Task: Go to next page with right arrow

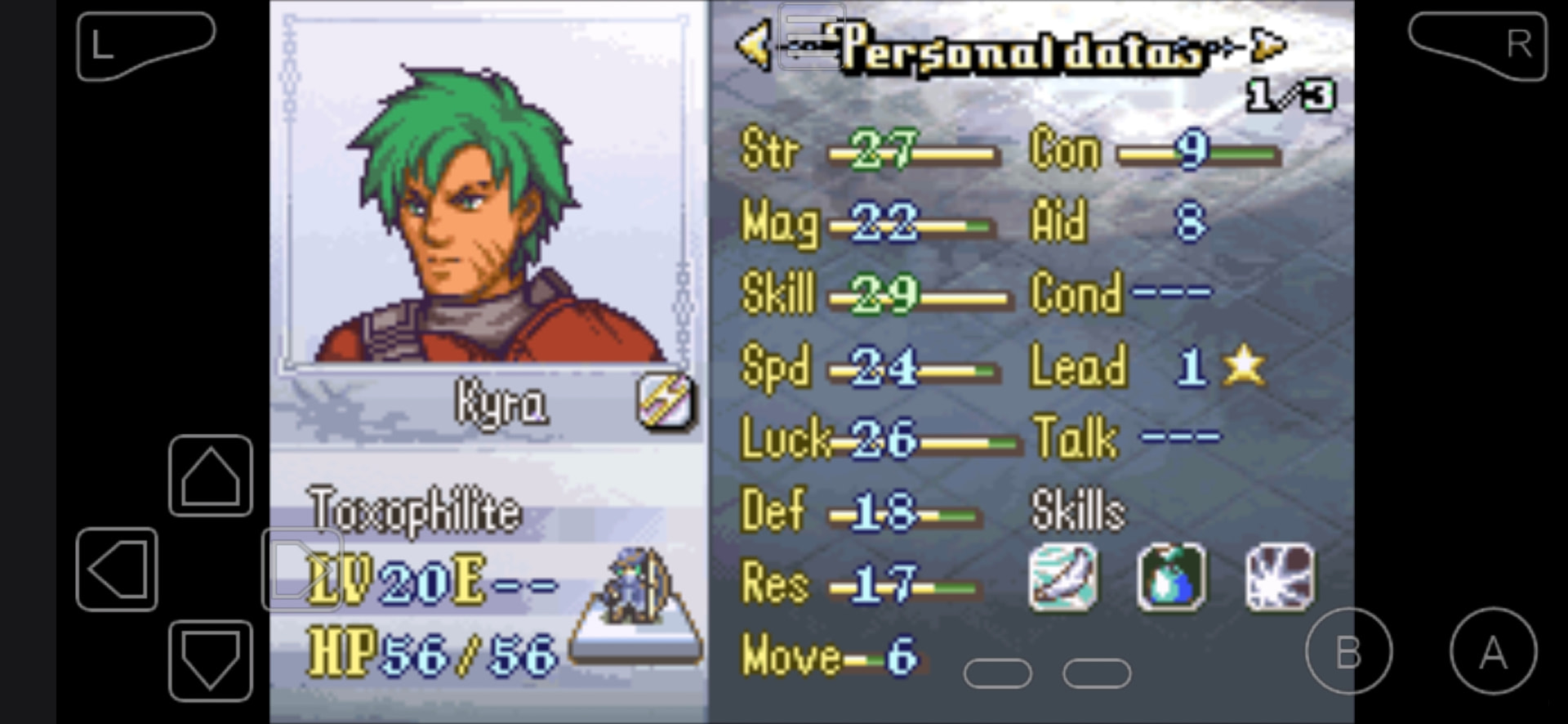Action: 1268,46
